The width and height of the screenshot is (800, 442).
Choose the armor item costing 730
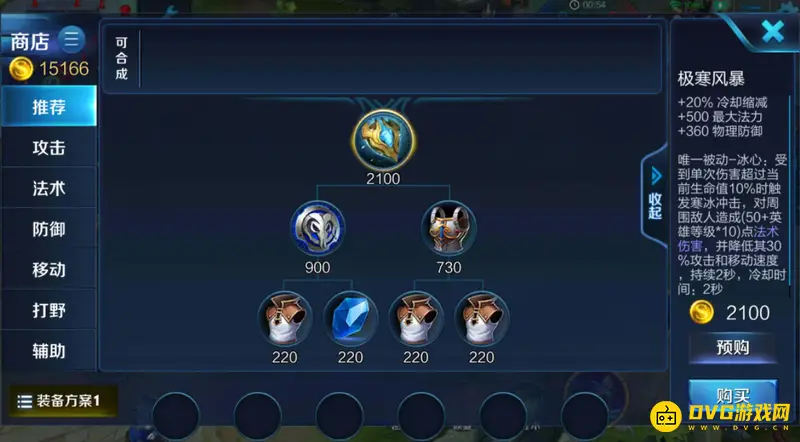pos(448,227)
